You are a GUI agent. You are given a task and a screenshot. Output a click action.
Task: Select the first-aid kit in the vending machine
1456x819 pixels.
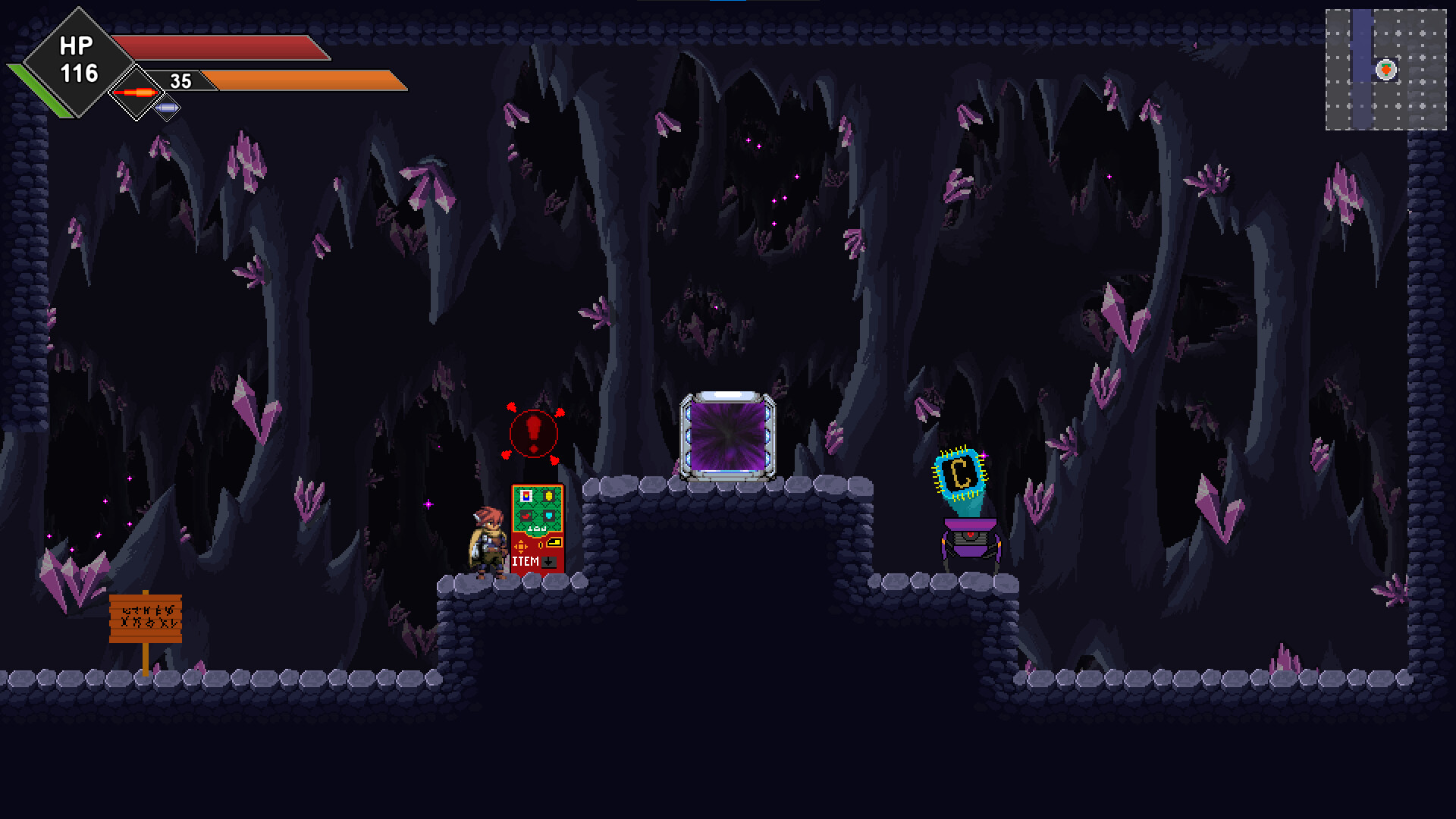click(526, 496)
